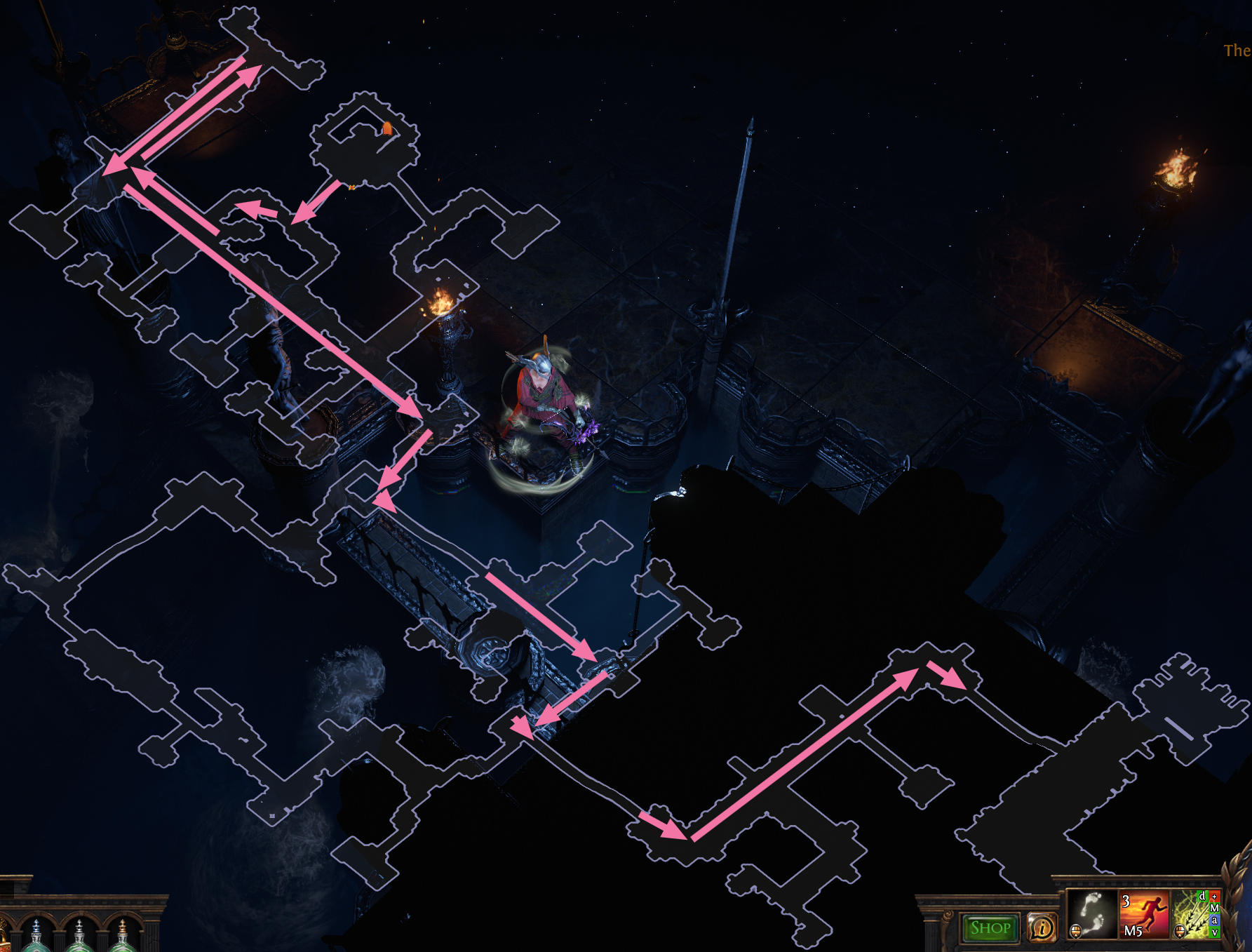This screenshot has height=952, width=1252.
Task: Click the zone name text in top-right corner
Action: (x=1236, y=49)
